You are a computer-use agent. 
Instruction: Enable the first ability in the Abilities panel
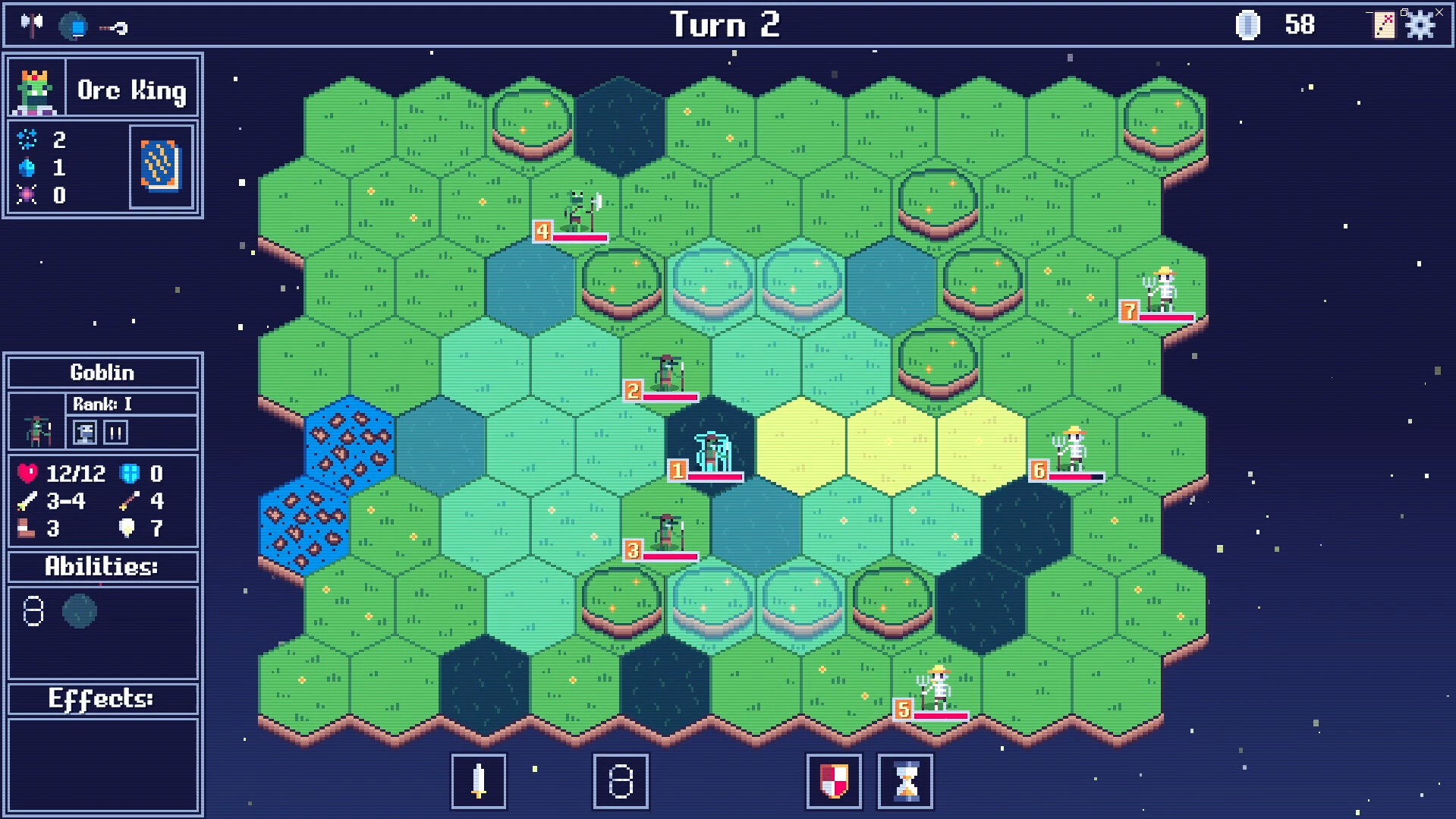(33, 613)
